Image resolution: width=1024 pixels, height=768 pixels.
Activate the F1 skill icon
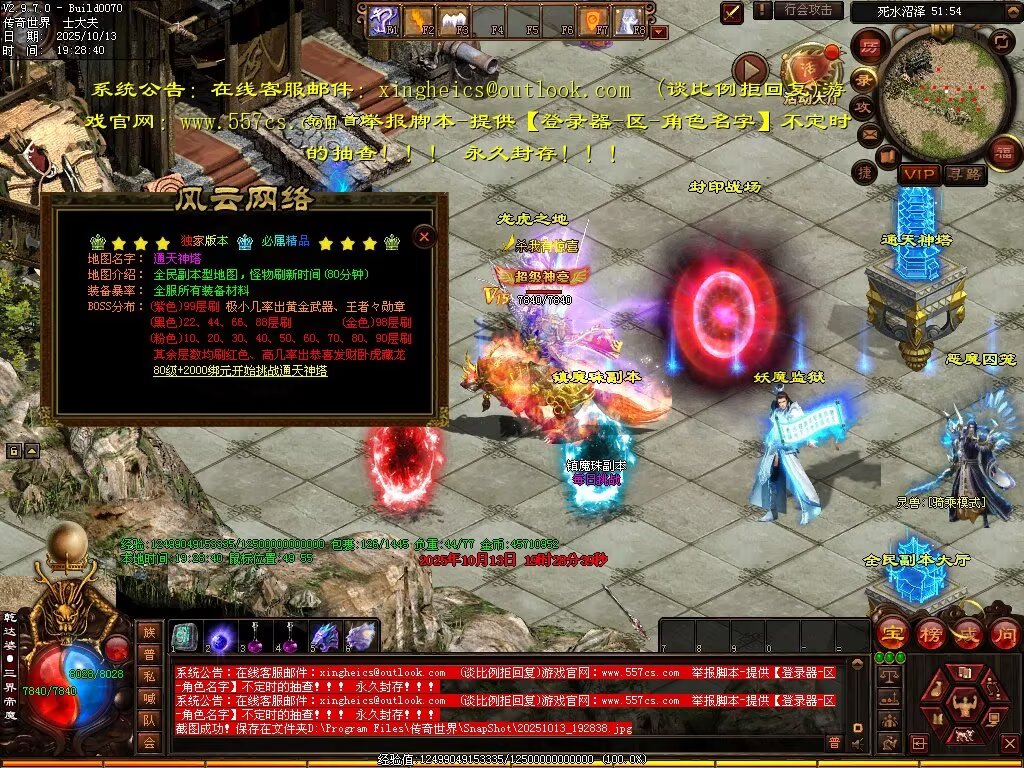[x=382, y=20]
